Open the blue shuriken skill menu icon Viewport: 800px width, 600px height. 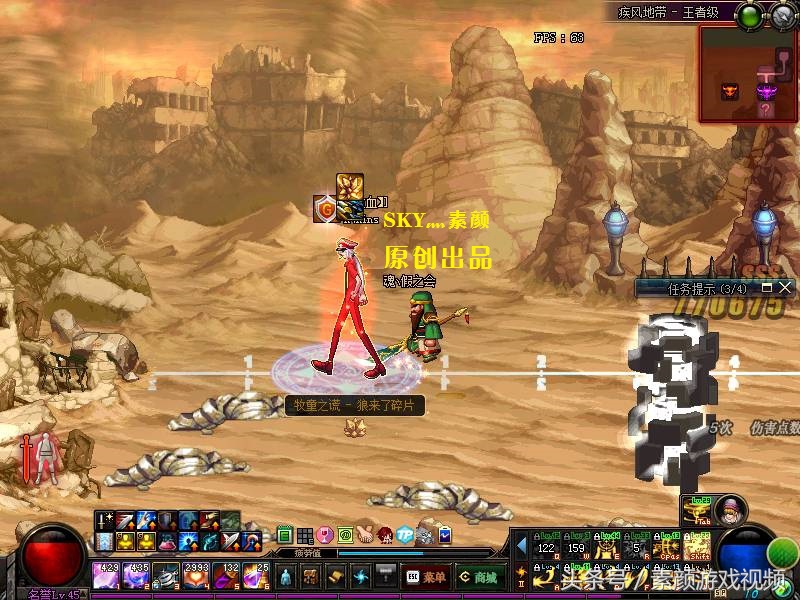tap(360, 576)
